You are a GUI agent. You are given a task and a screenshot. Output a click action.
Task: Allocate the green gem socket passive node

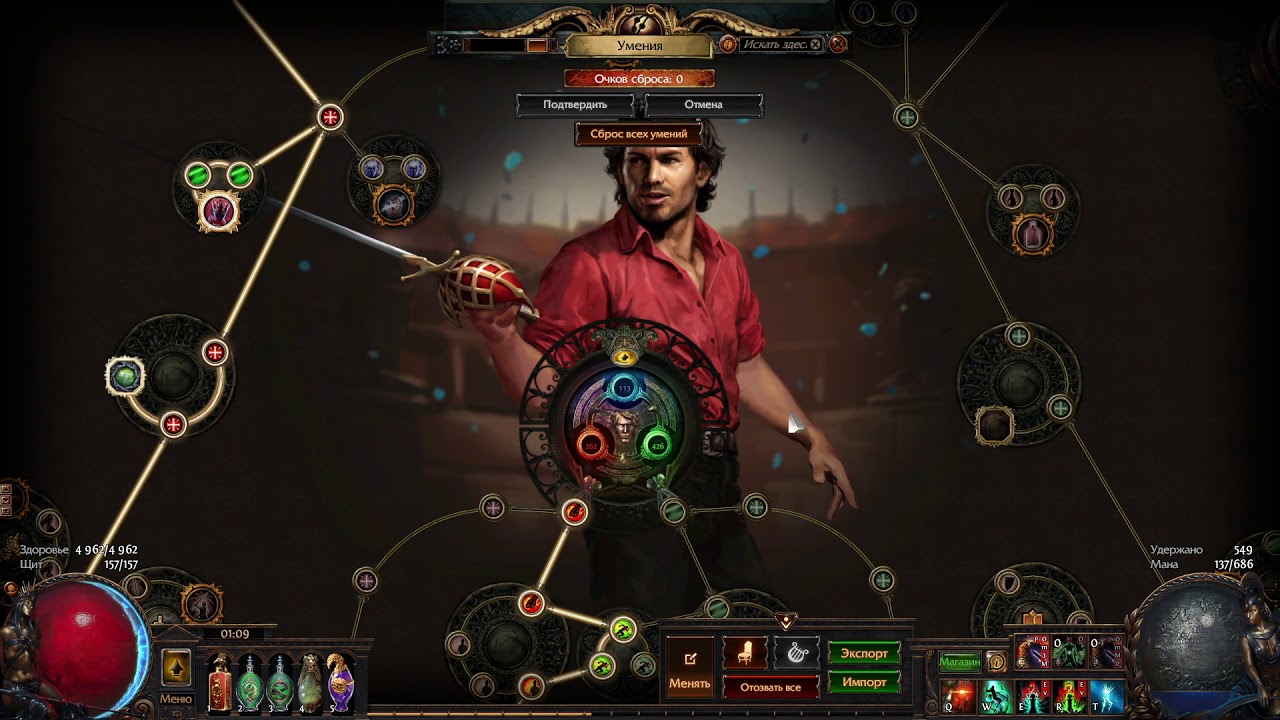coord(125,376)
